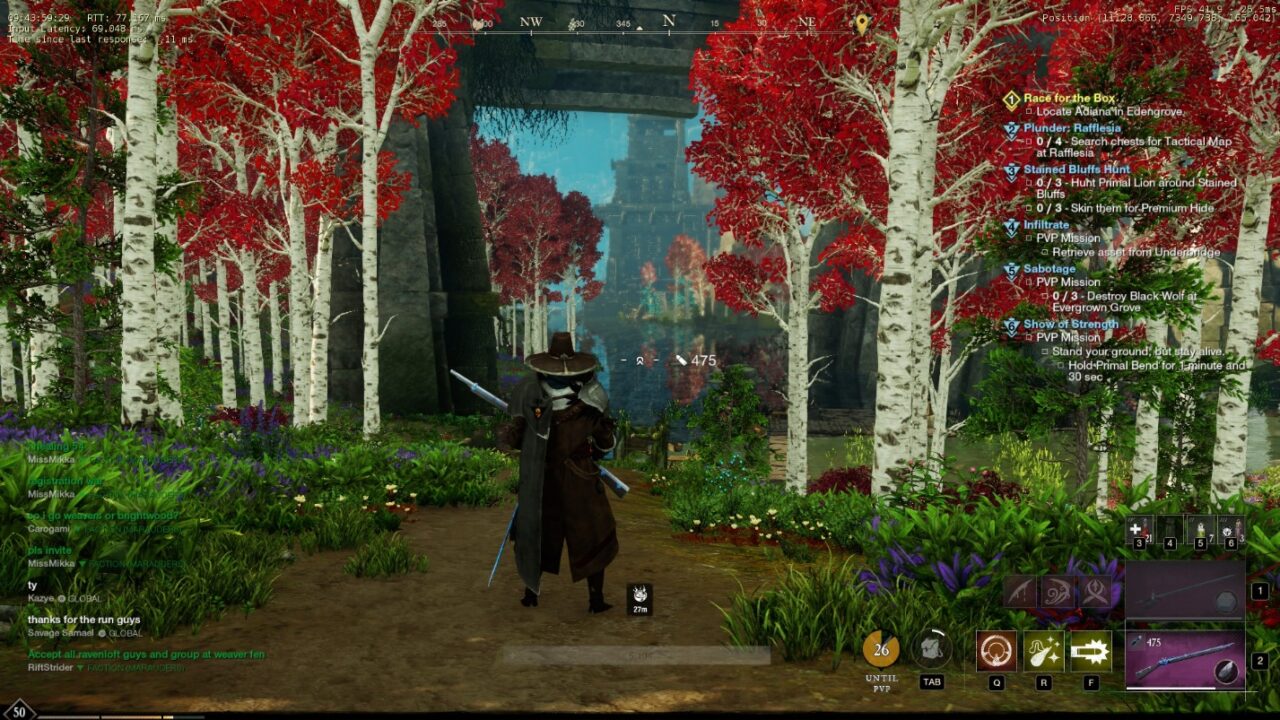Select the Sabotage PVP mission
The width and height of the screenshot is (1280, 720).
coord(1049,269)
